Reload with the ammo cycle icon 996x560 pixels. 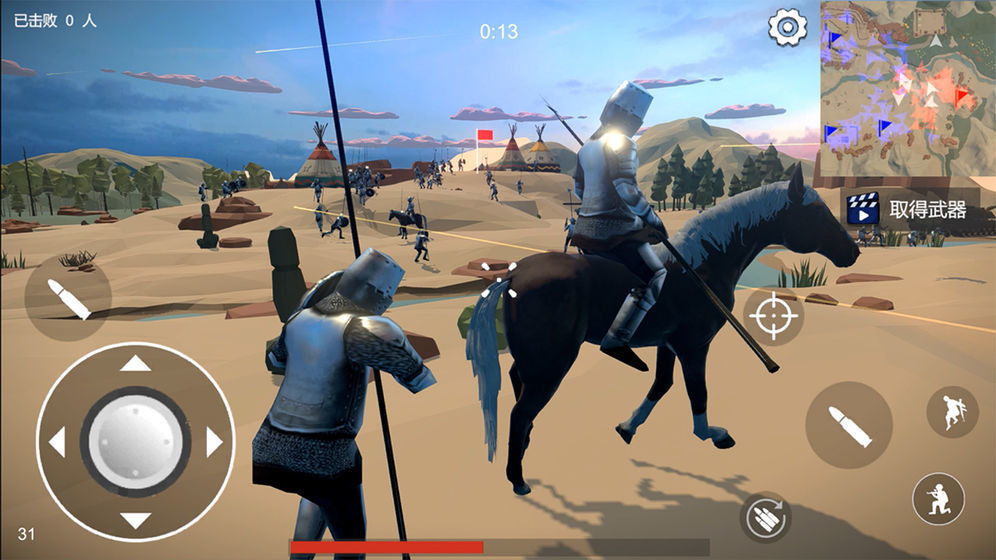coord(766,517)
